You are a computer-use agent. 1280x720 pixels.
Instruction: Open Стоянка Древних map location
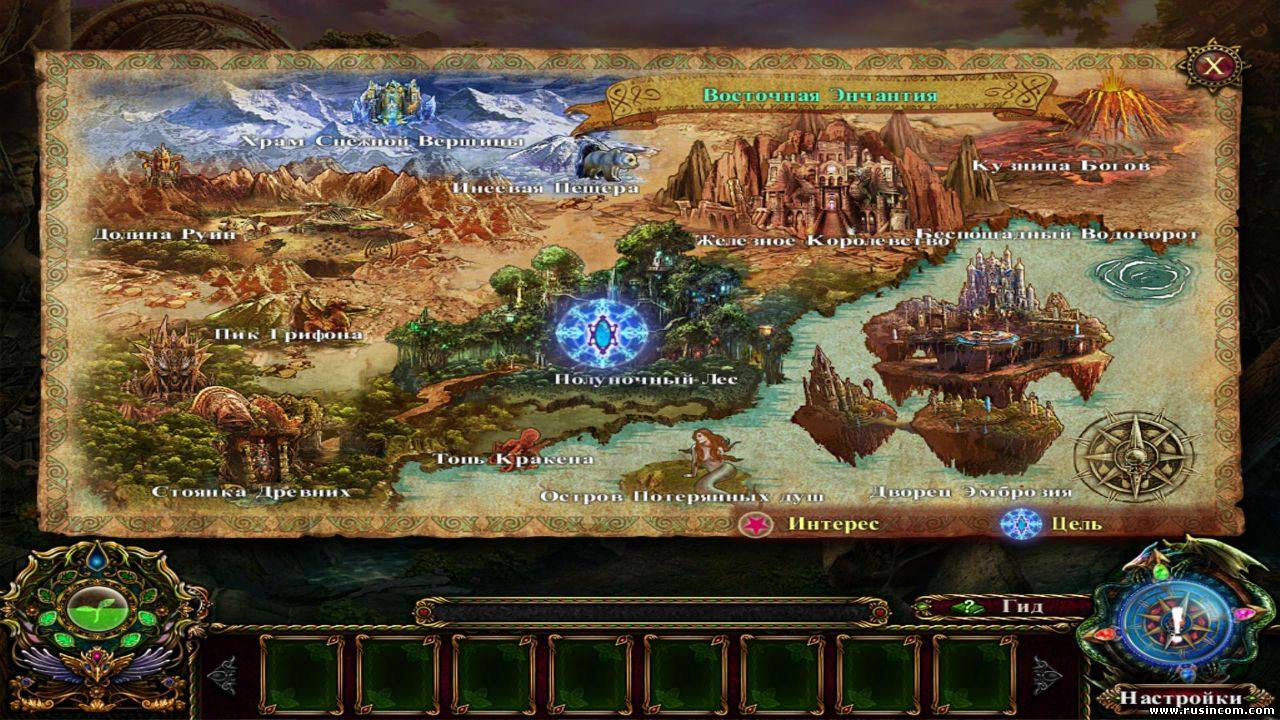point(250,438)
